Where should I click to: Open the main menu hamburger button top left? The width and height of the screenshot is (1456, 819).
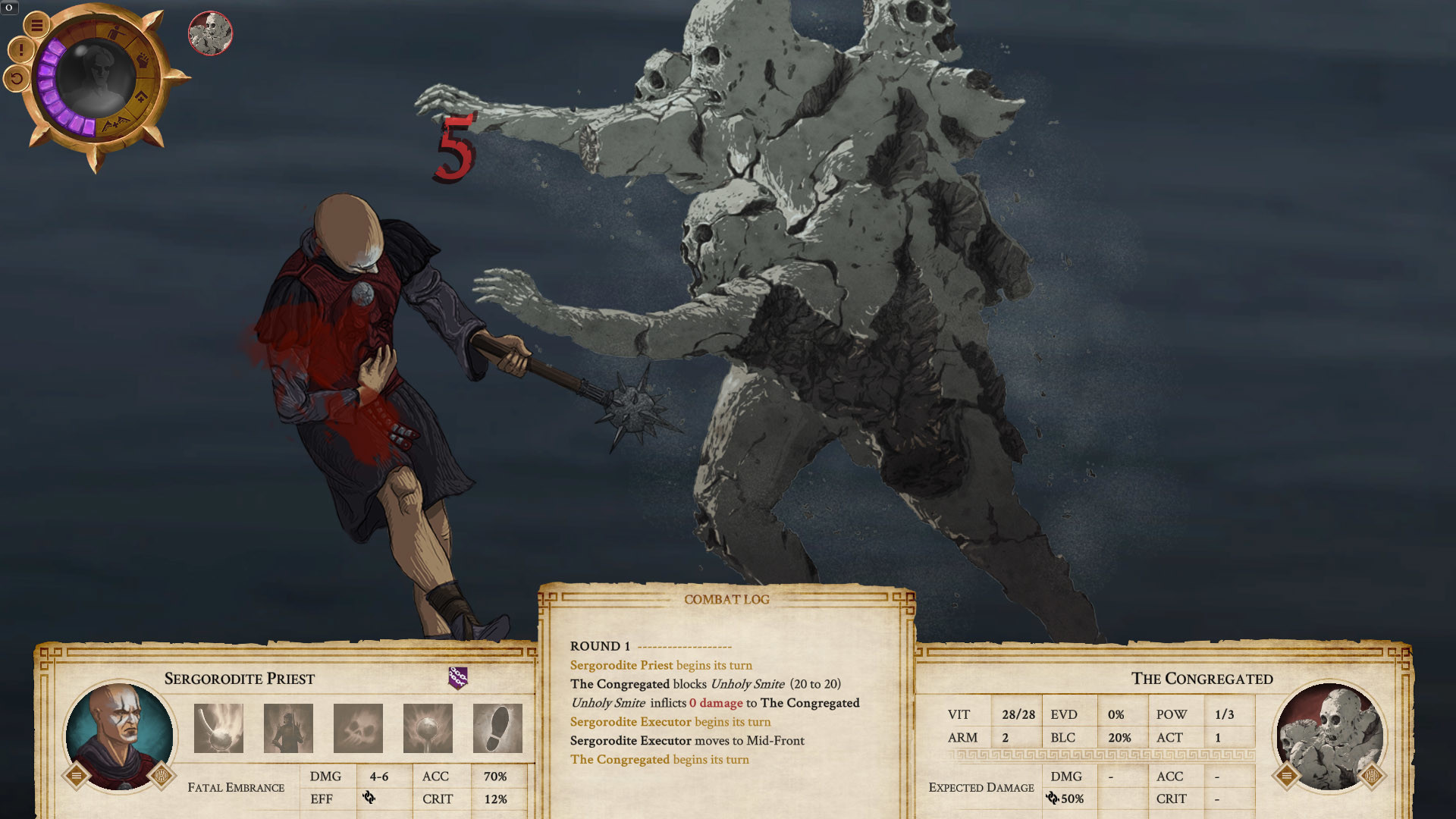pos(37,24)
